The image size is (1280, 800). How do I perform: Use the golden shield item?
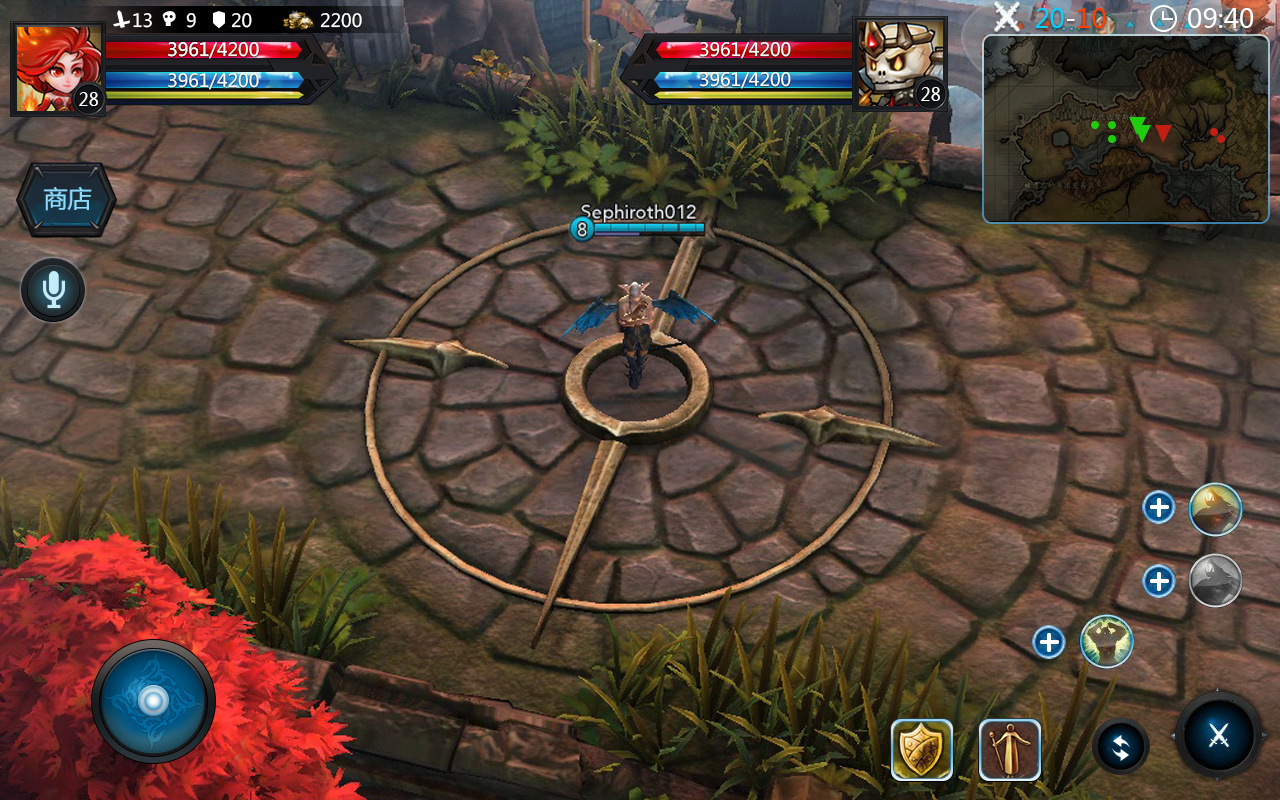click(x=922, y=750)
